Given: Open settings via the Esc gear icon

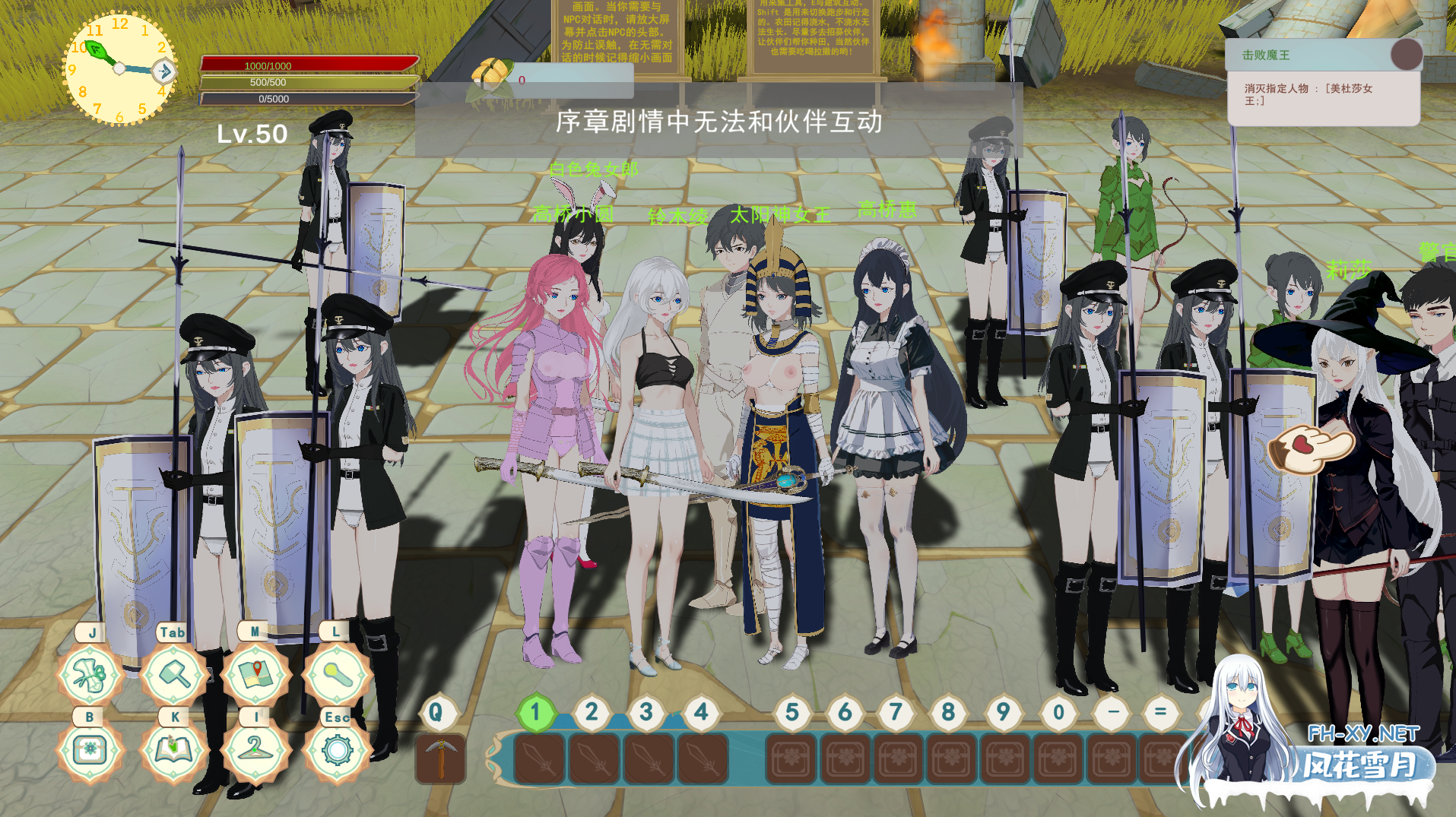Looking at the screenshot, I should (x=337, y=749).
